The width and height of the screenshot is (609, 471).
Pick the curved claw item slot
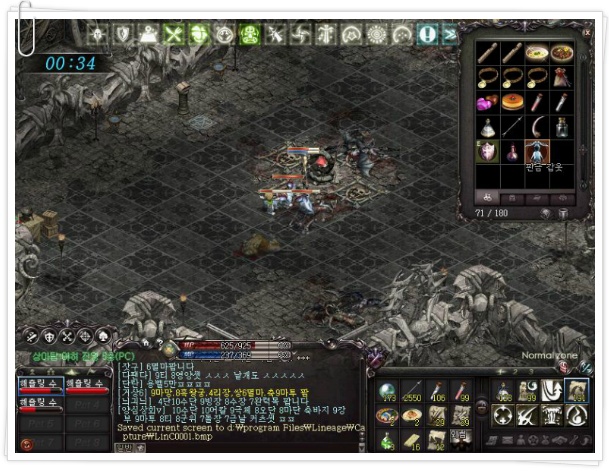(x=538, y=127)
